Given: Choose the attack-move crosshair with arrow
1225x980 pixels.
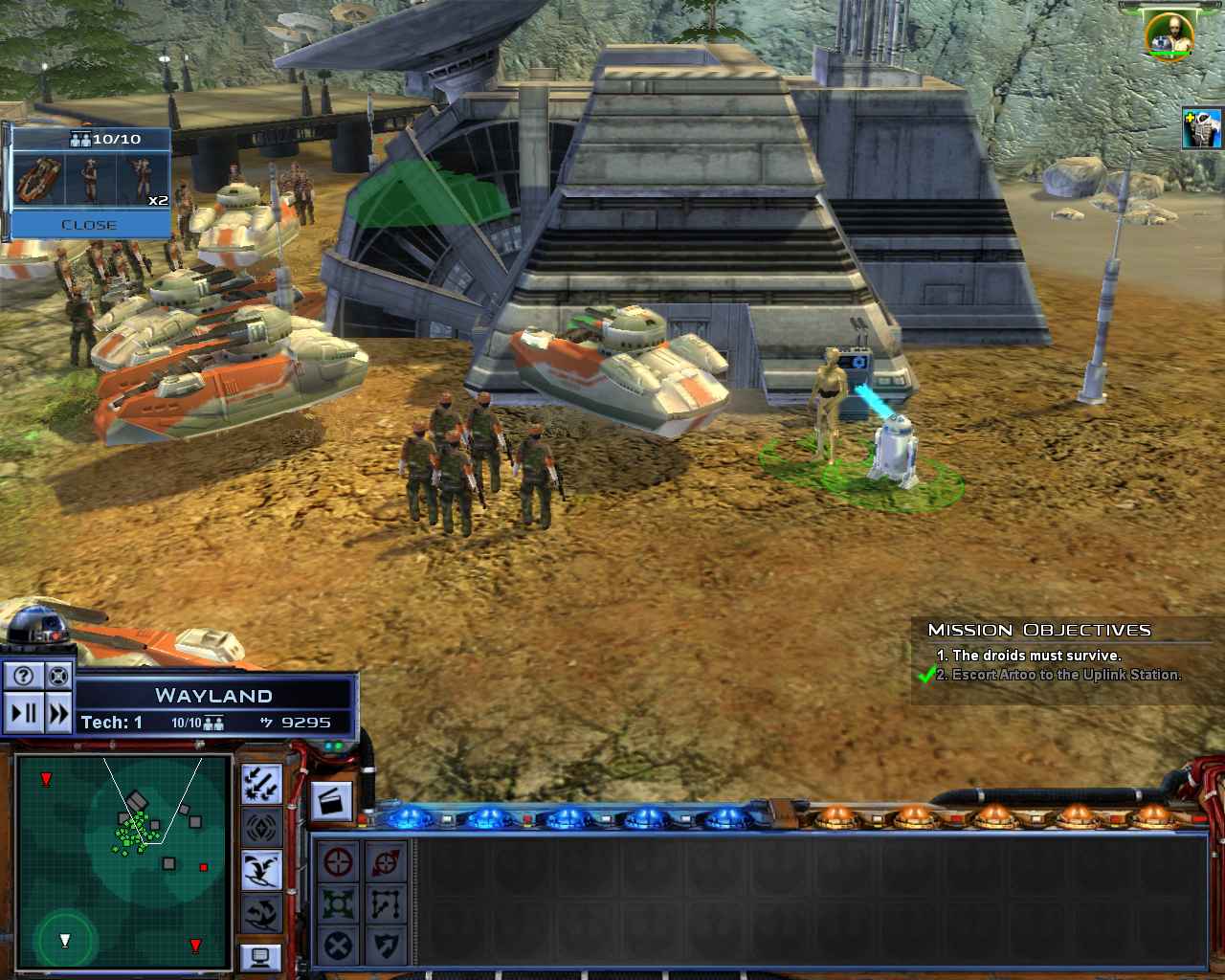Looking at the screenshot, I should [385, 861].
